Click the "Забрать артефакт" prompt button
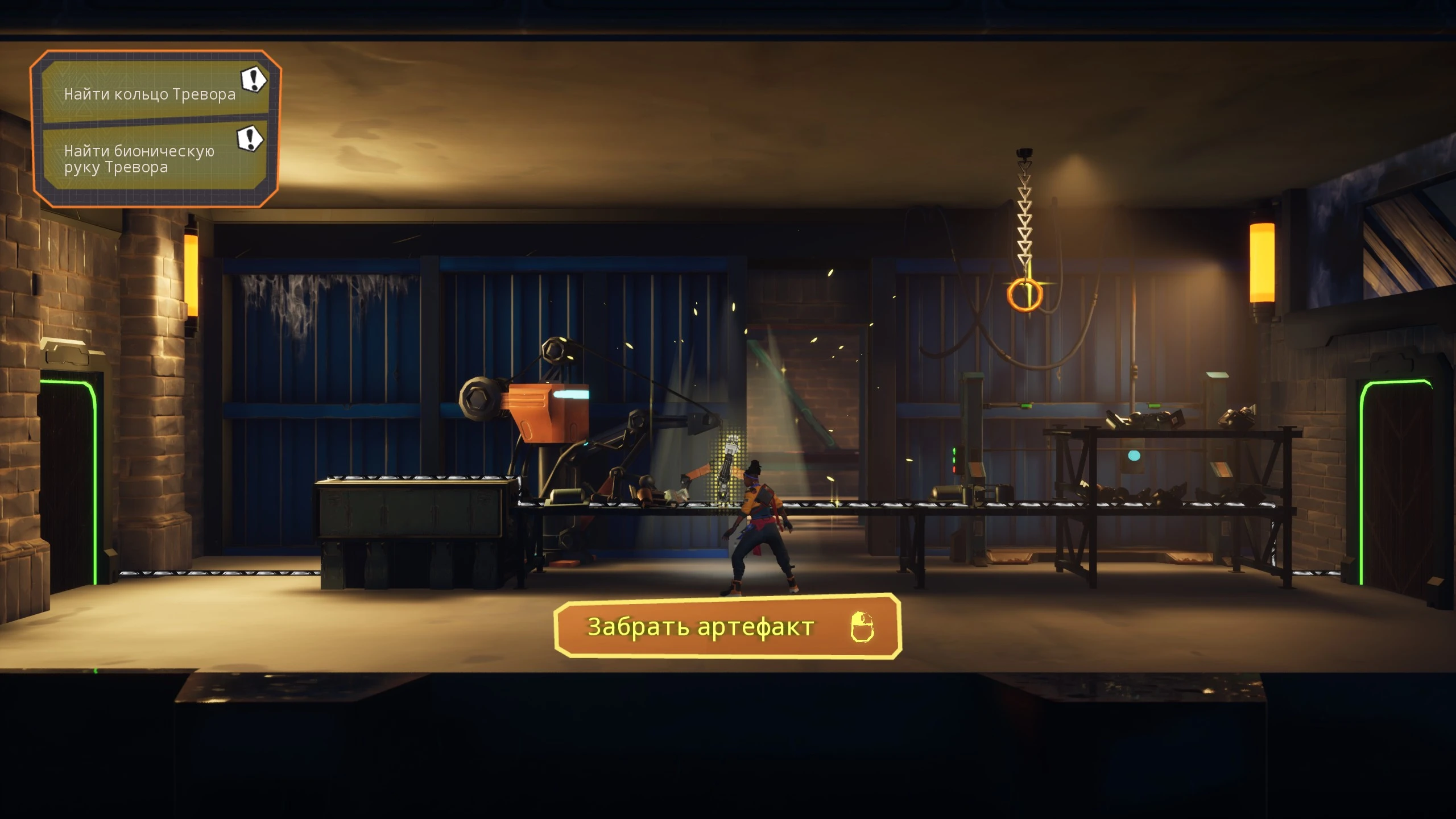This screenshot has height=819, width=1456. click(x=727, y=627)
